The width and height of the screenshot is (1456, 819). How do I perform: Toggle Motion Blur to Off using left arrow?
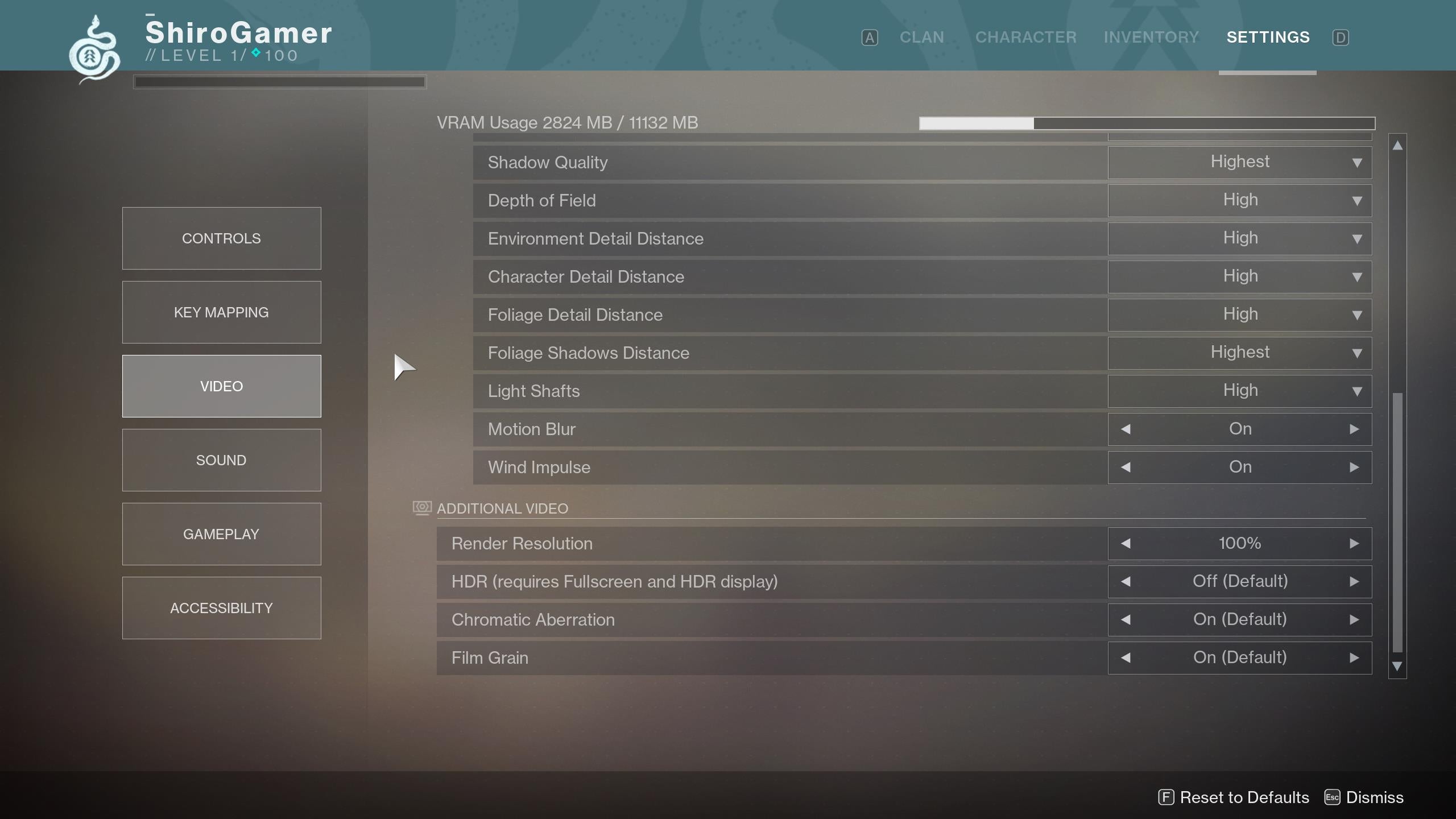tap(1127, 429)
